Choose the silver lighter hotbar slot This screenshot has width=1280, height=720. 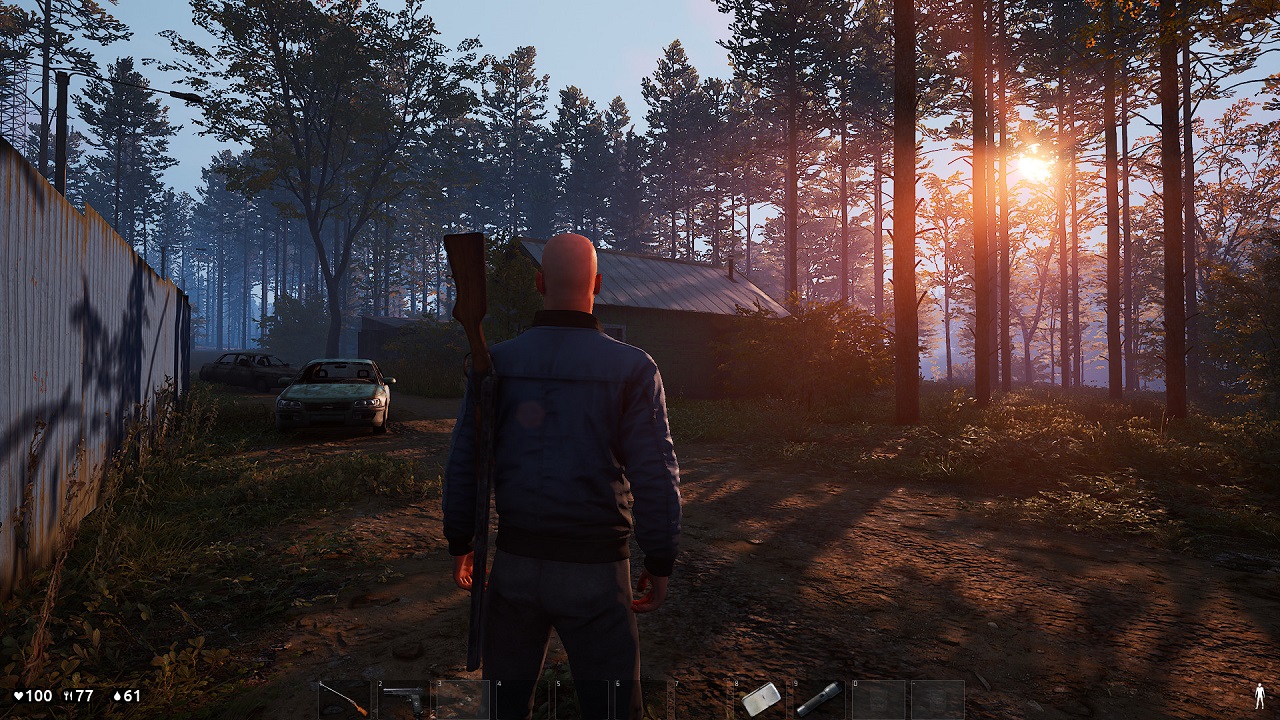pyautogui.click(x=760, y=699)
